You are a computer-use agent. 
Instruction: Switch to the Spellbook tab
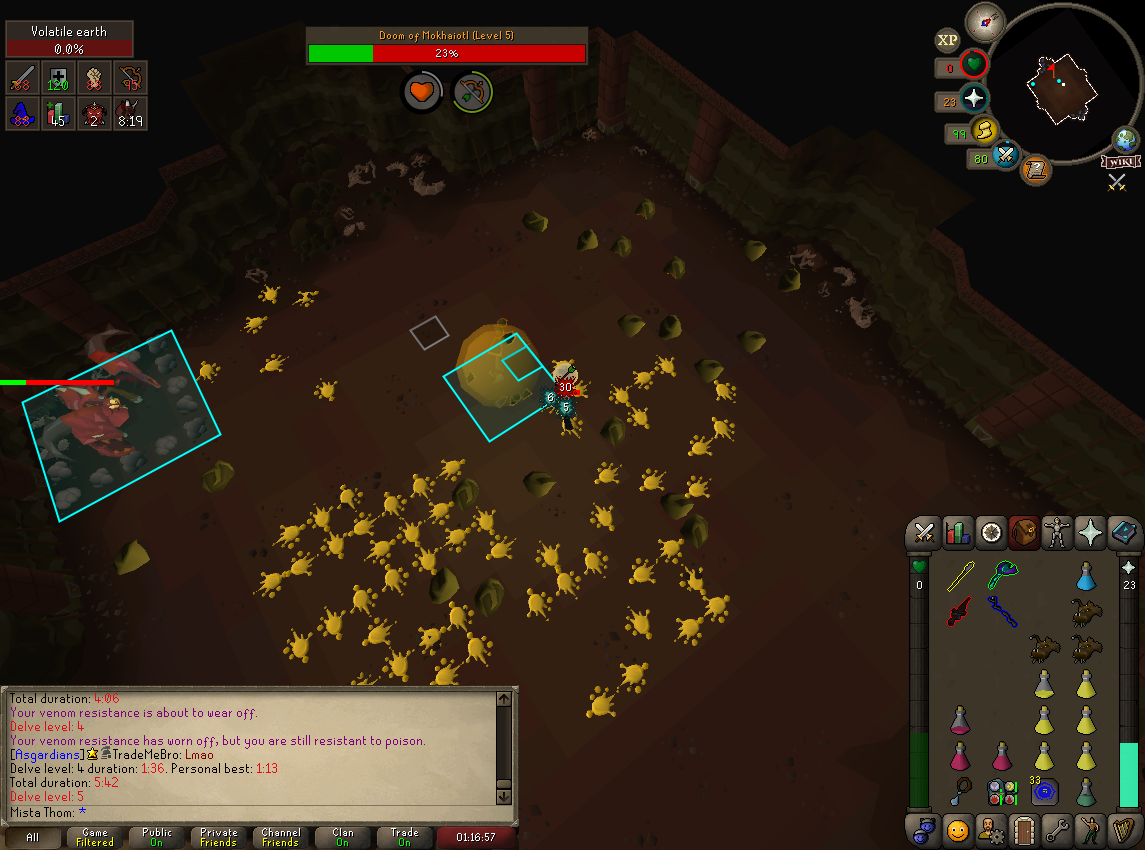click(x=1123, y=533)
